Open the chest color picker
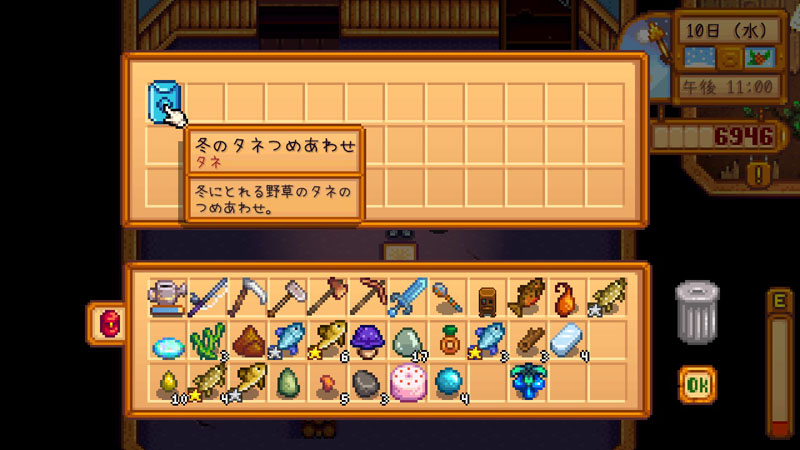The image size is (800, 450). pyautogui.click(x=105, y=323)
